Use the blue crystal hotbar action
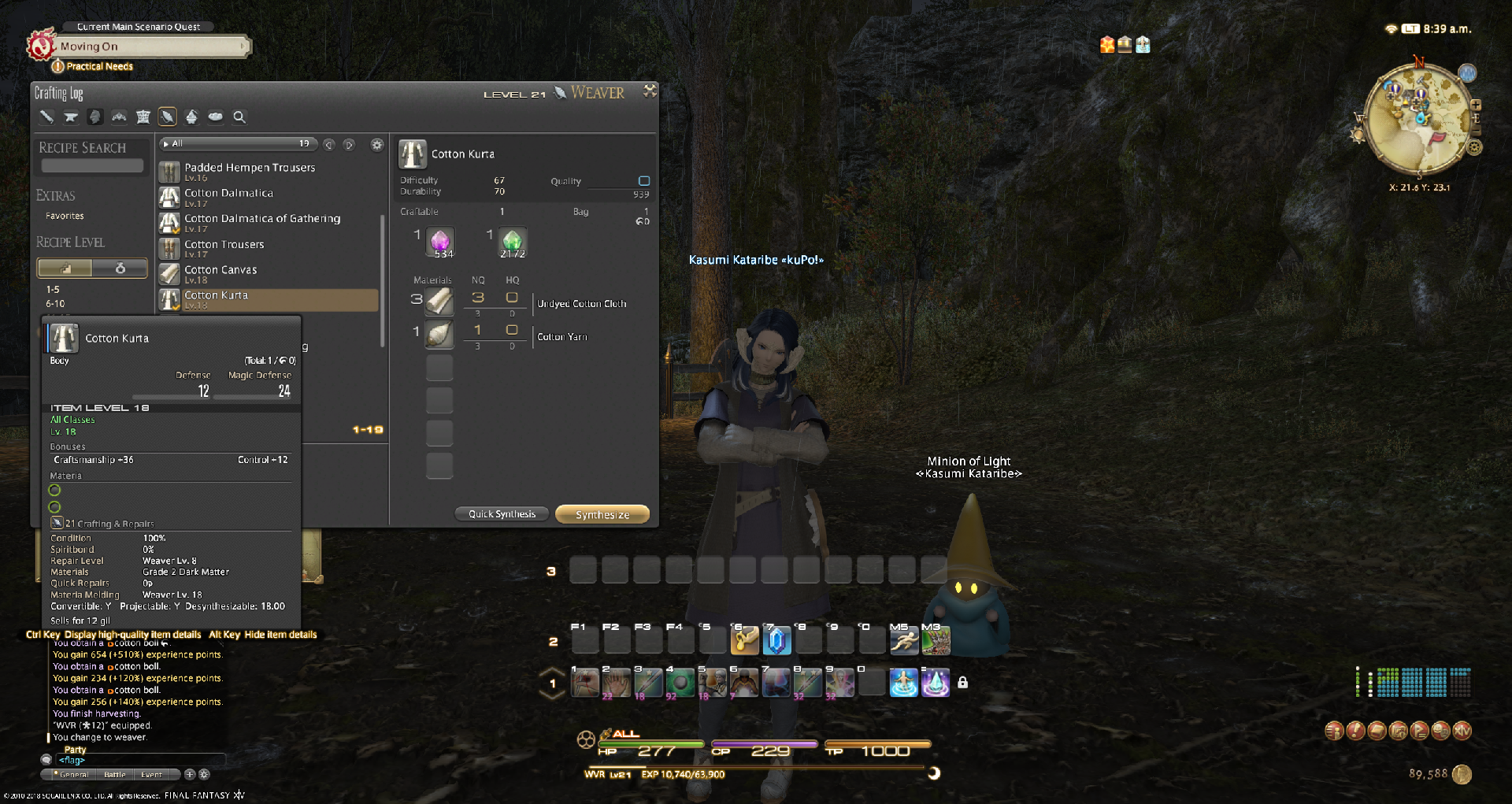 click(776, 641)
